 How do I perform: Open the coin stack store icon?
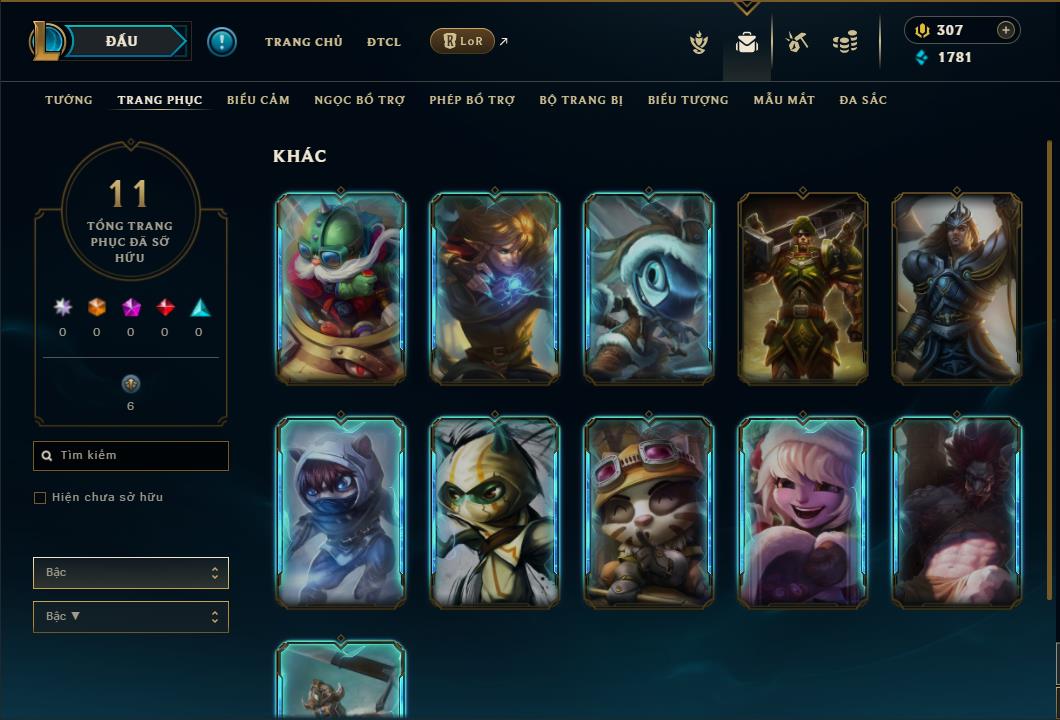click(x=845, y=42)
